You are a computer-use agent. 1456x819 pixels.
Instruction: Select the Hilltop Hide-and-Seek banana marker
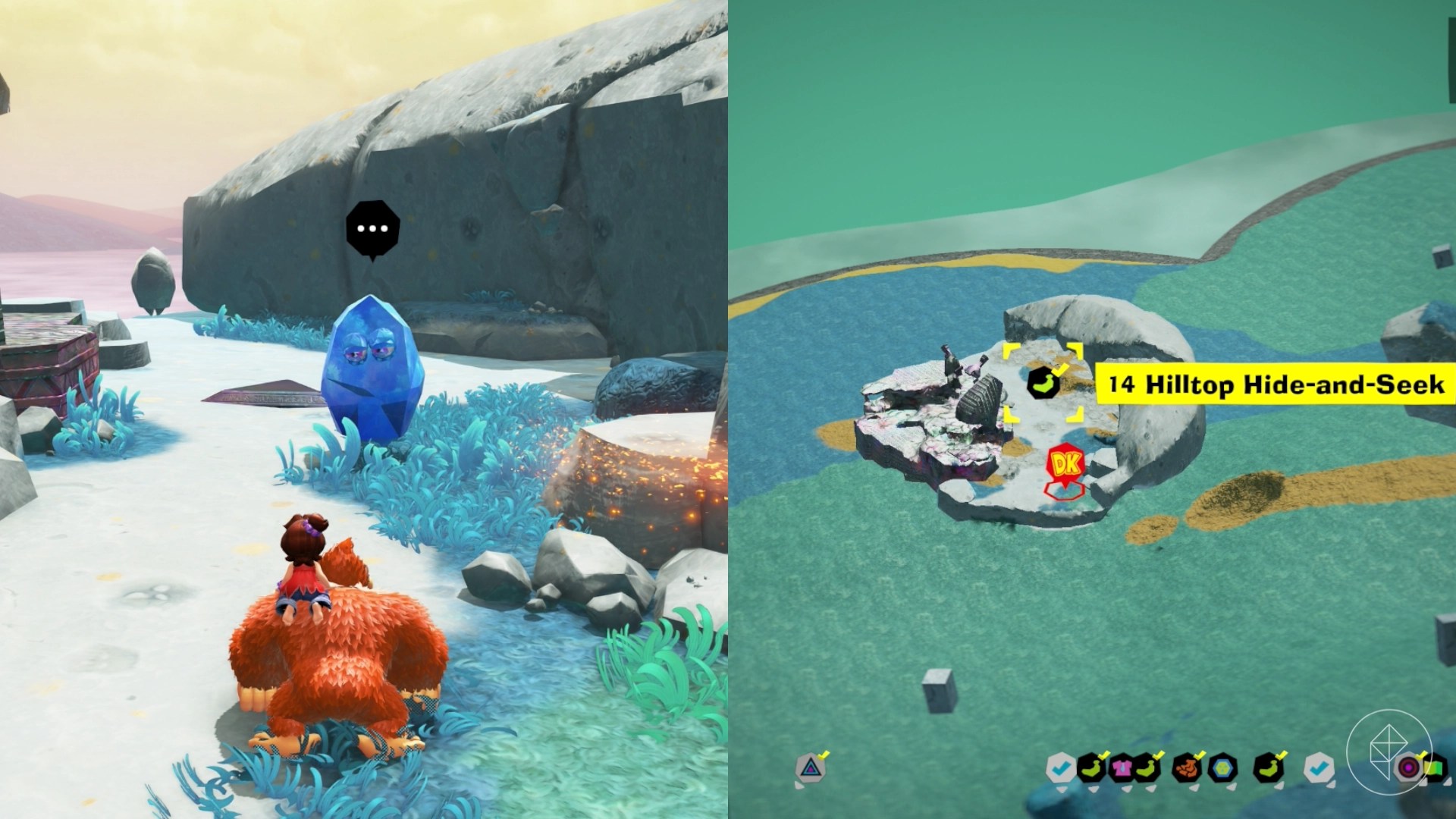pyautogui.click(x=1043, y=383)
